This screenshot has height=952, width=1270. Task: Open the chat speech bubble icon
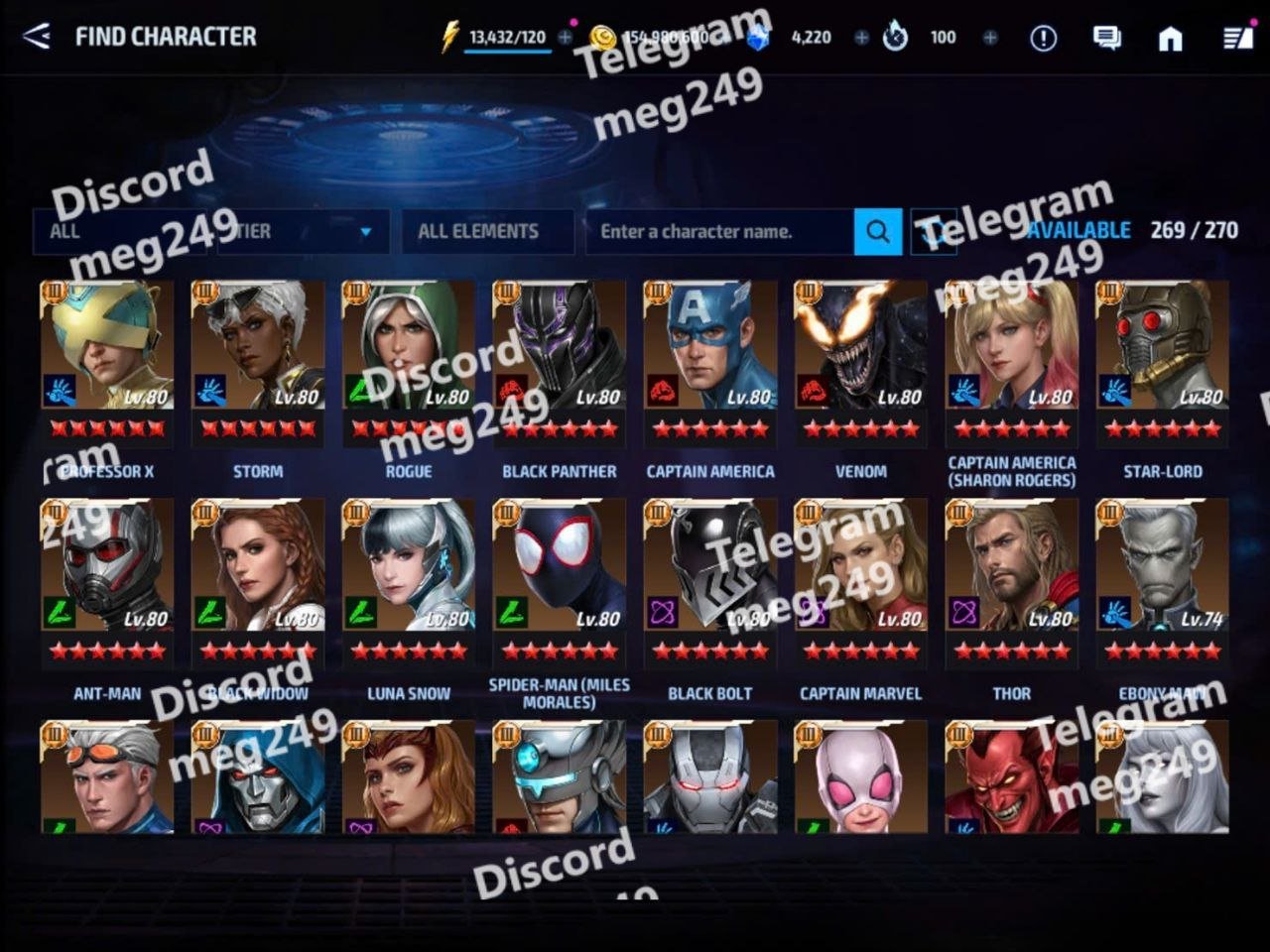click(1106, 38)
